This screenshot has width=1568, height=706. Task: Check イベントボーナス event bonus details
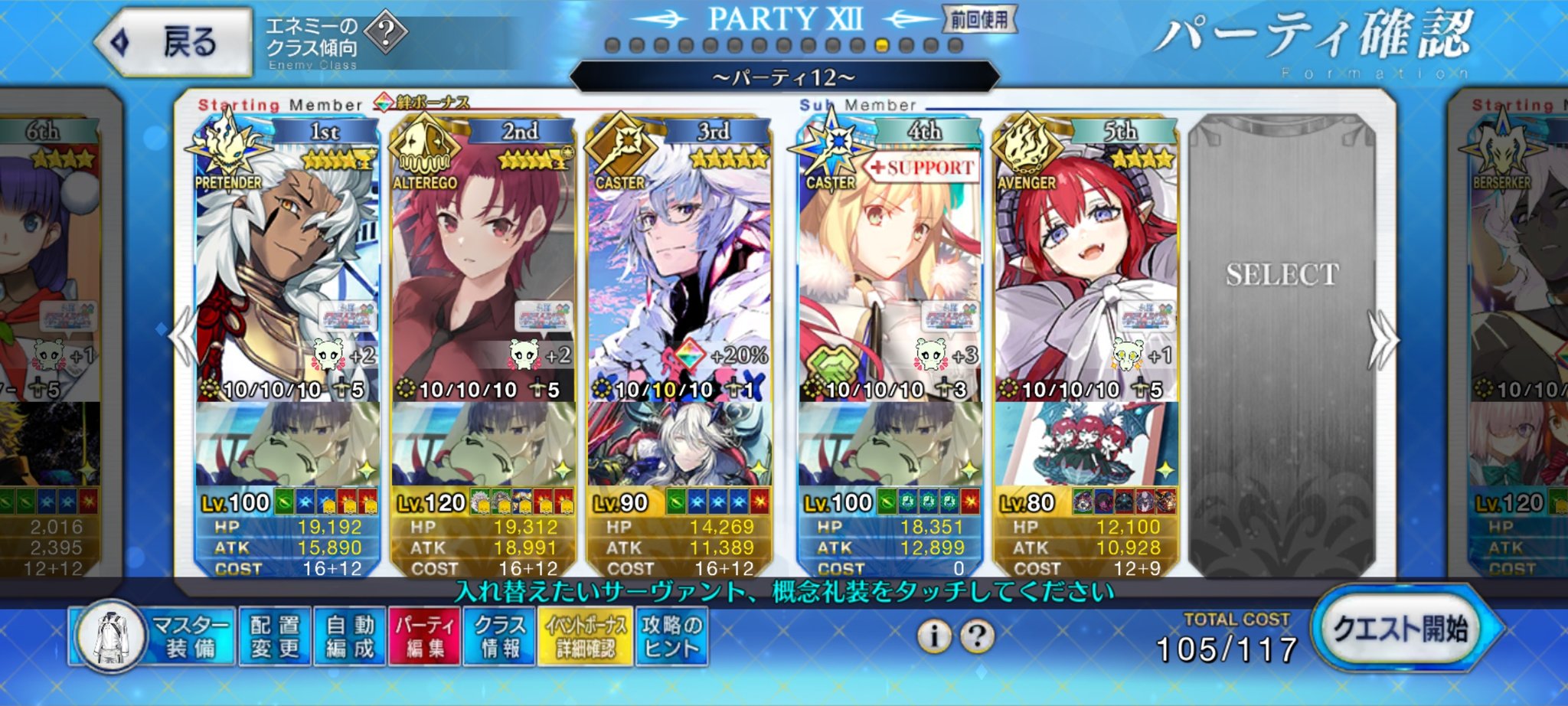point(586,636)
